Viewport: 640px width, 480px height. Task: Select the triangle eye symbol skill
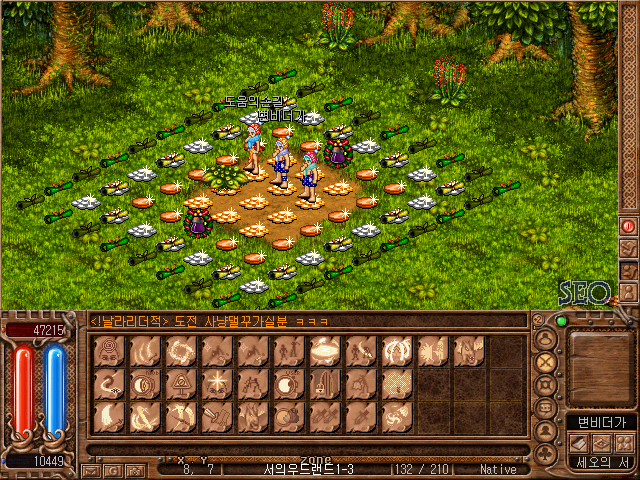pos(181,383)
